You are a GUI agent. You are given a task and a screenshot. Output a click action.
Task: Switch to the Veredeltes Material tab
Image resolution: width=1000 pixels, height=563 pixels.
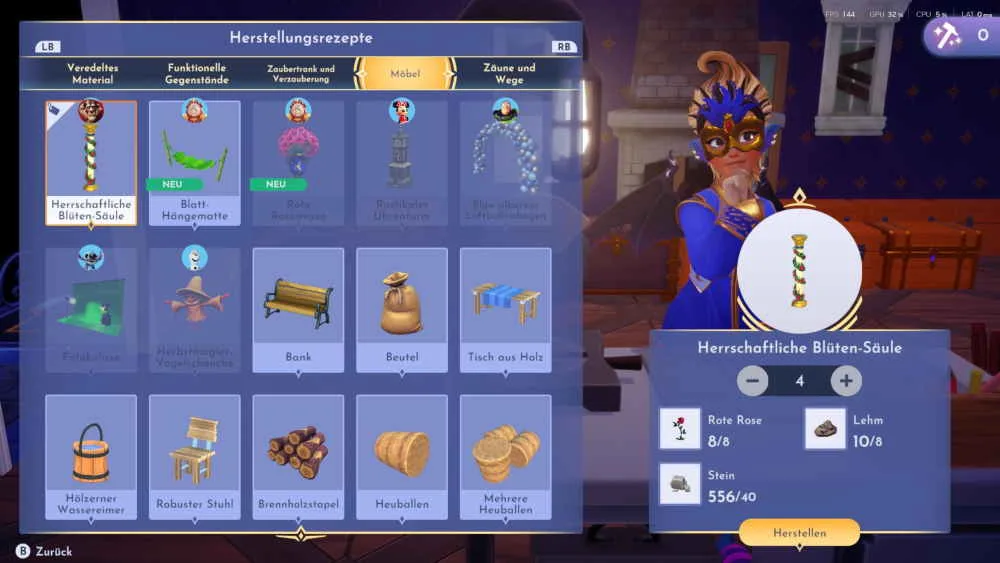point(92,73)
